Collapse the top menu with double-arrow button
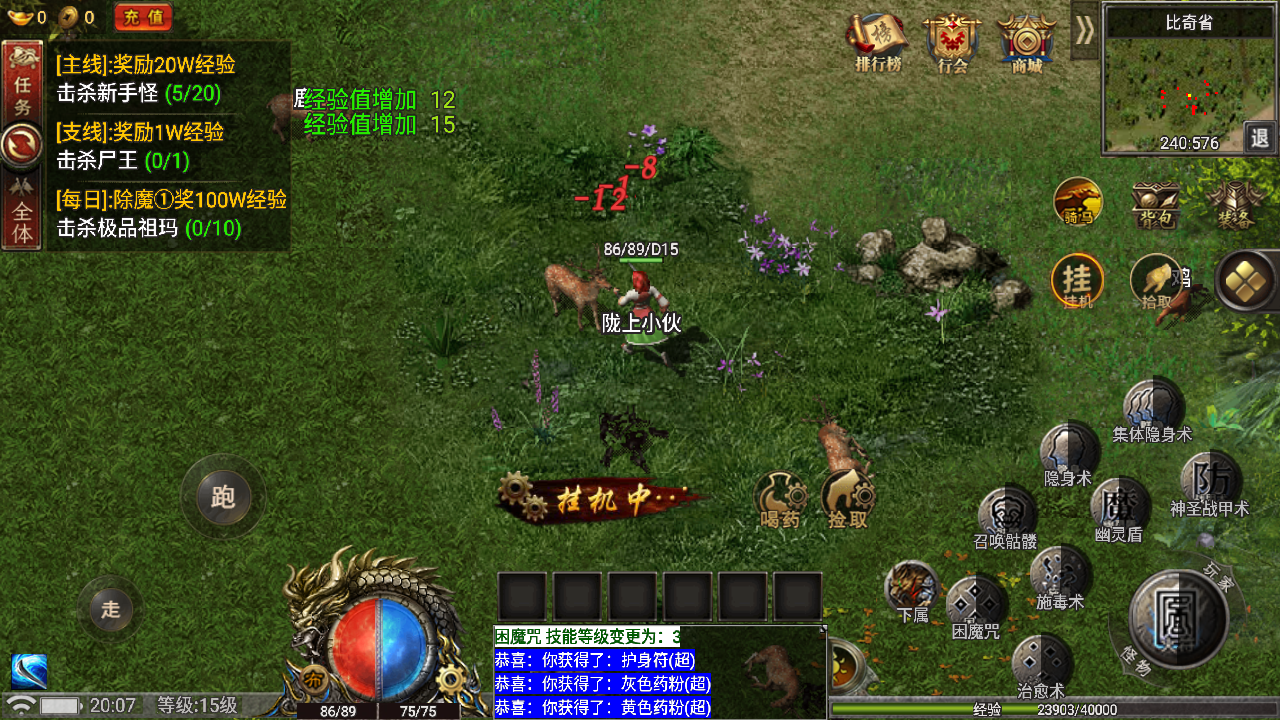Viewport: 1280px width, 720px height. point(1084,30)
